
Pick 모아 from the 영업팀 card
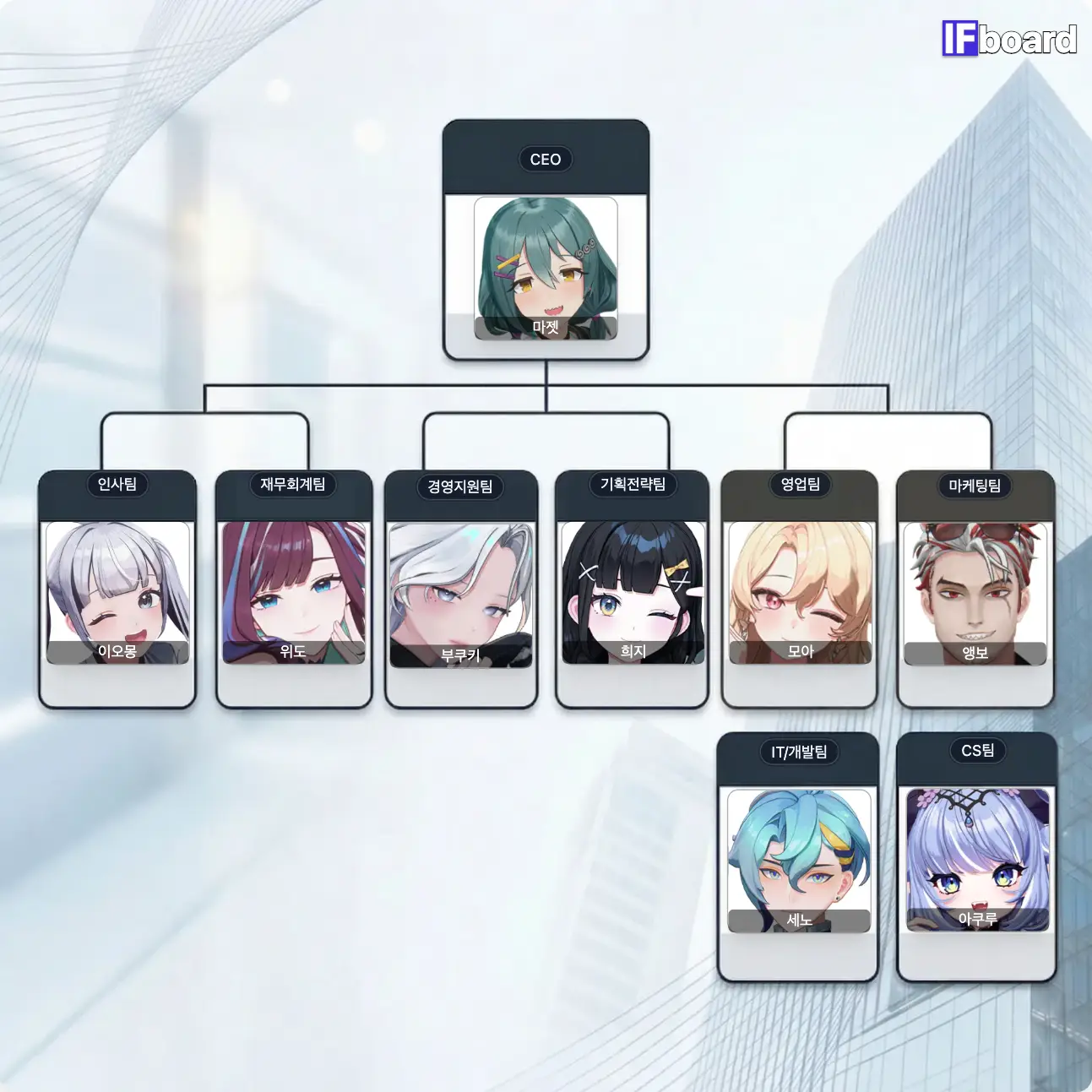pos(800,593)
